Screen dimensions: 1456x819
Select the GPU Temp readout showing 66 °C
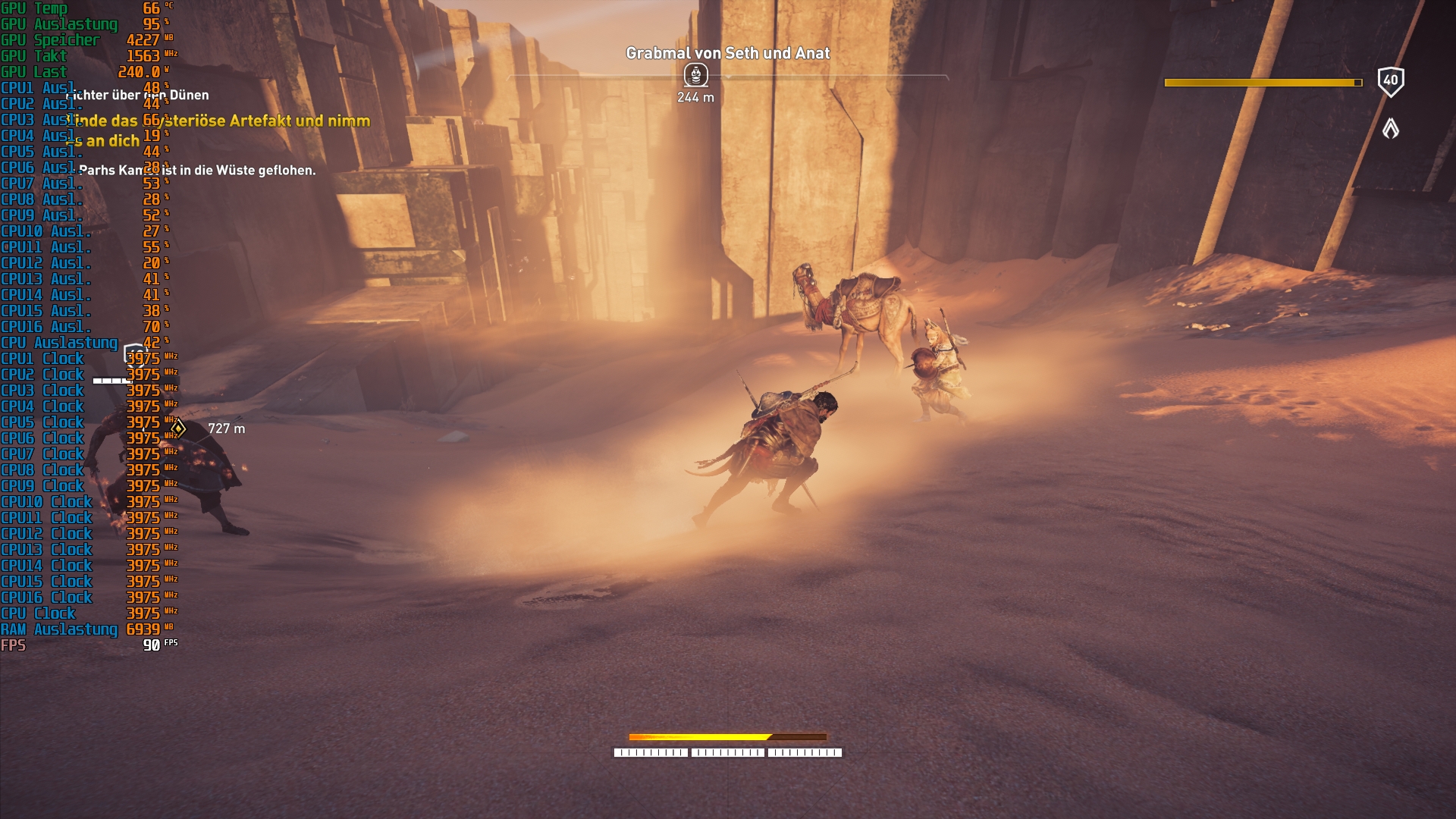(76, 8)
